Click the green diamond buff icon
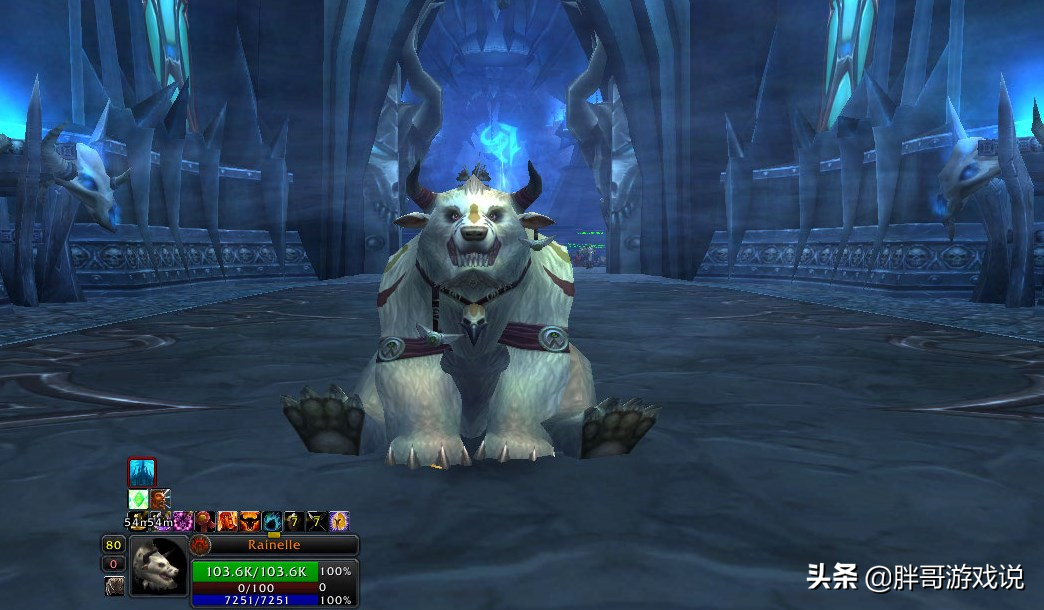Image resolution: width=1044 pixels, height=610 pixels. click(x=138, y=499)
